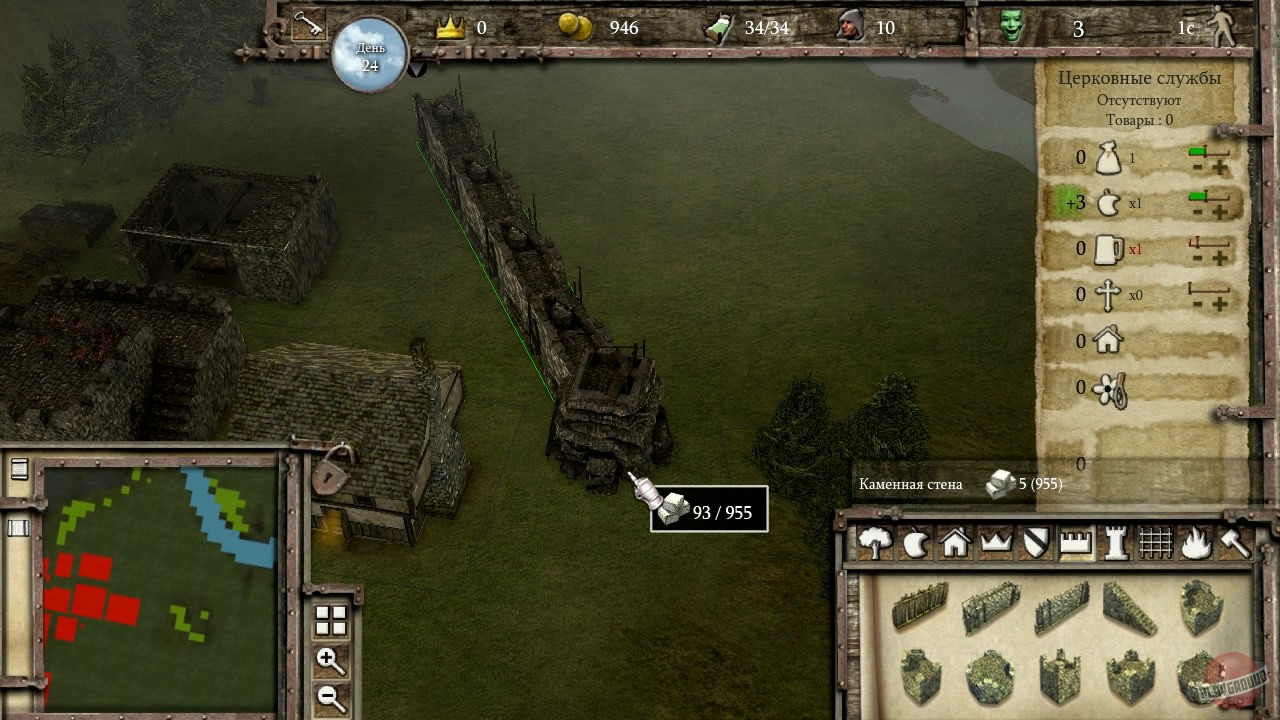Viewport: 1280px width, 720px height.
Task: Toggle the padlock icon beside the minimap
Action: [x=332, y=472]
